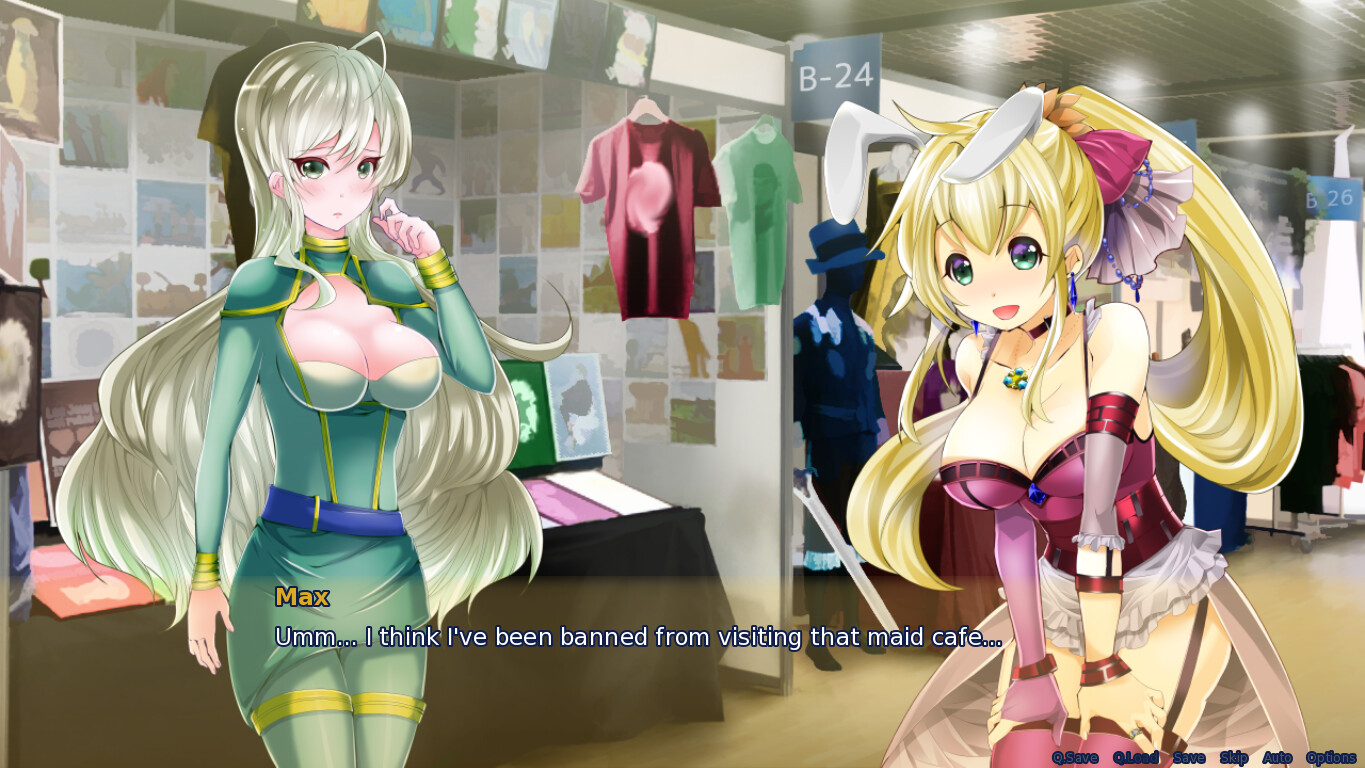Screen dimensions: 1365x768
Task: Click the pink fabric on the black table
Action: coord(570,500)
